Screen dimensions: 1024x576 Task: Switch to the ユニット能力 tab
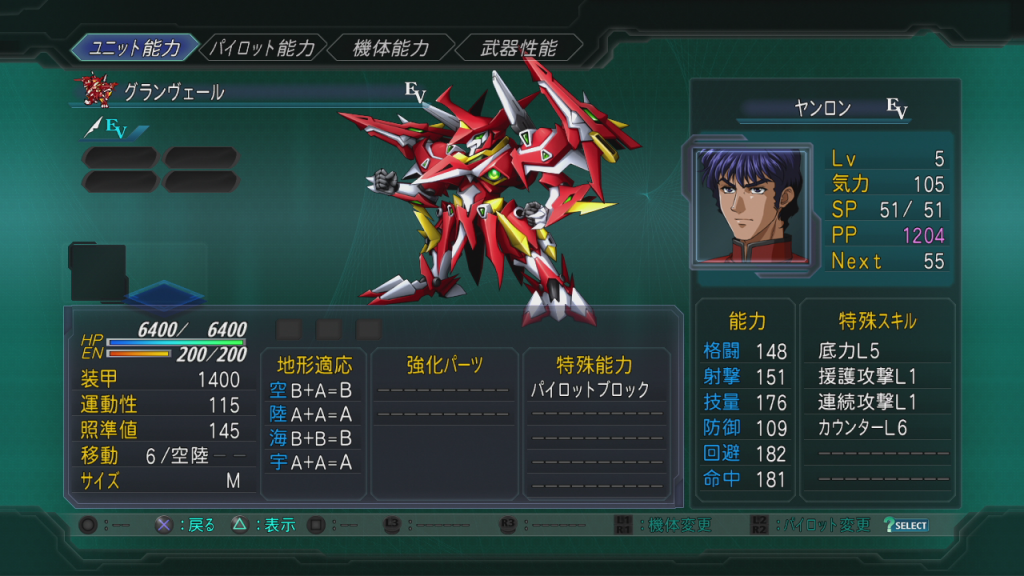135,47
